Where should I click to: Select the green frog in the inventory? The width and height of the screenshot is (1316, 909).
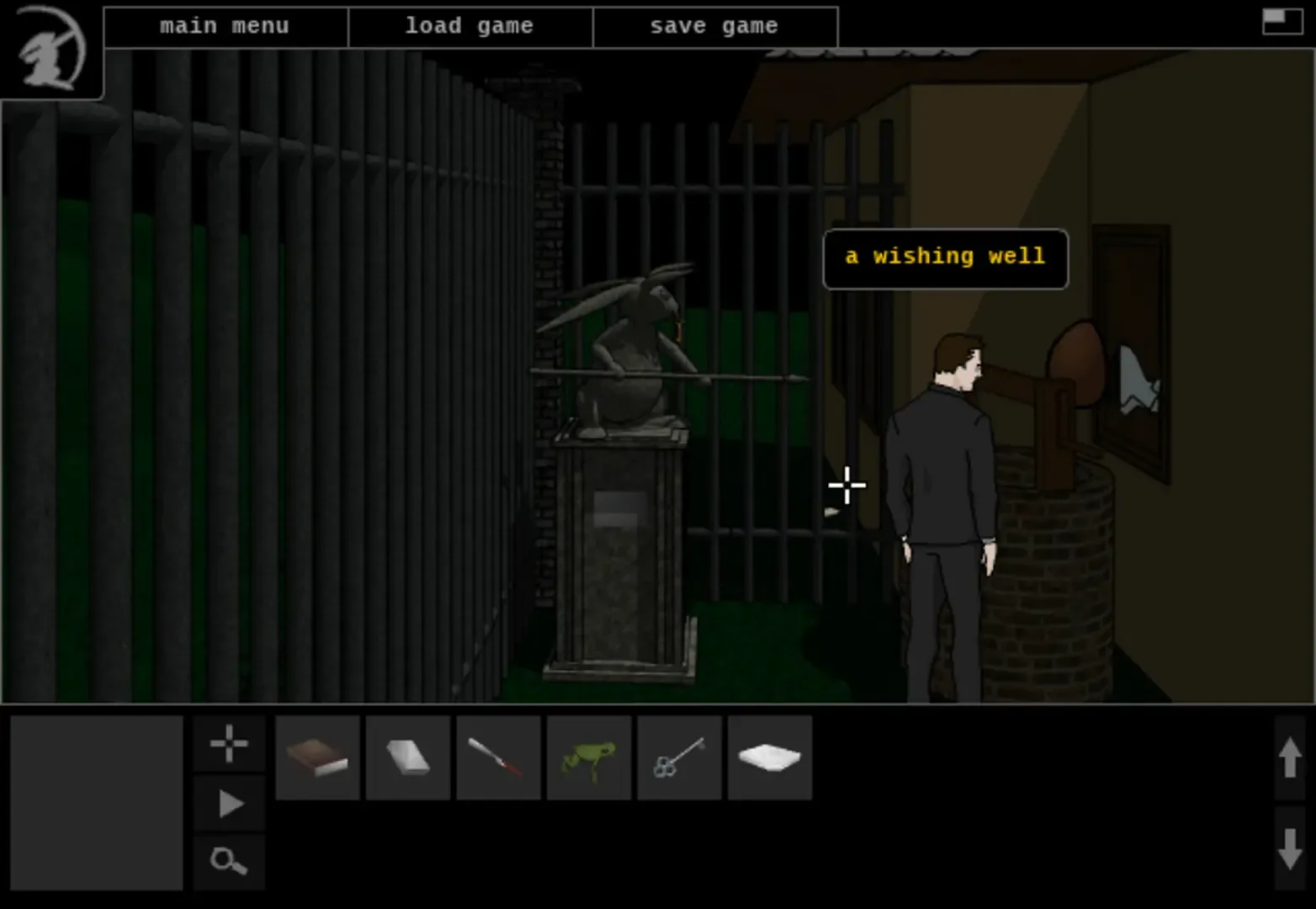tap(588, 757)
